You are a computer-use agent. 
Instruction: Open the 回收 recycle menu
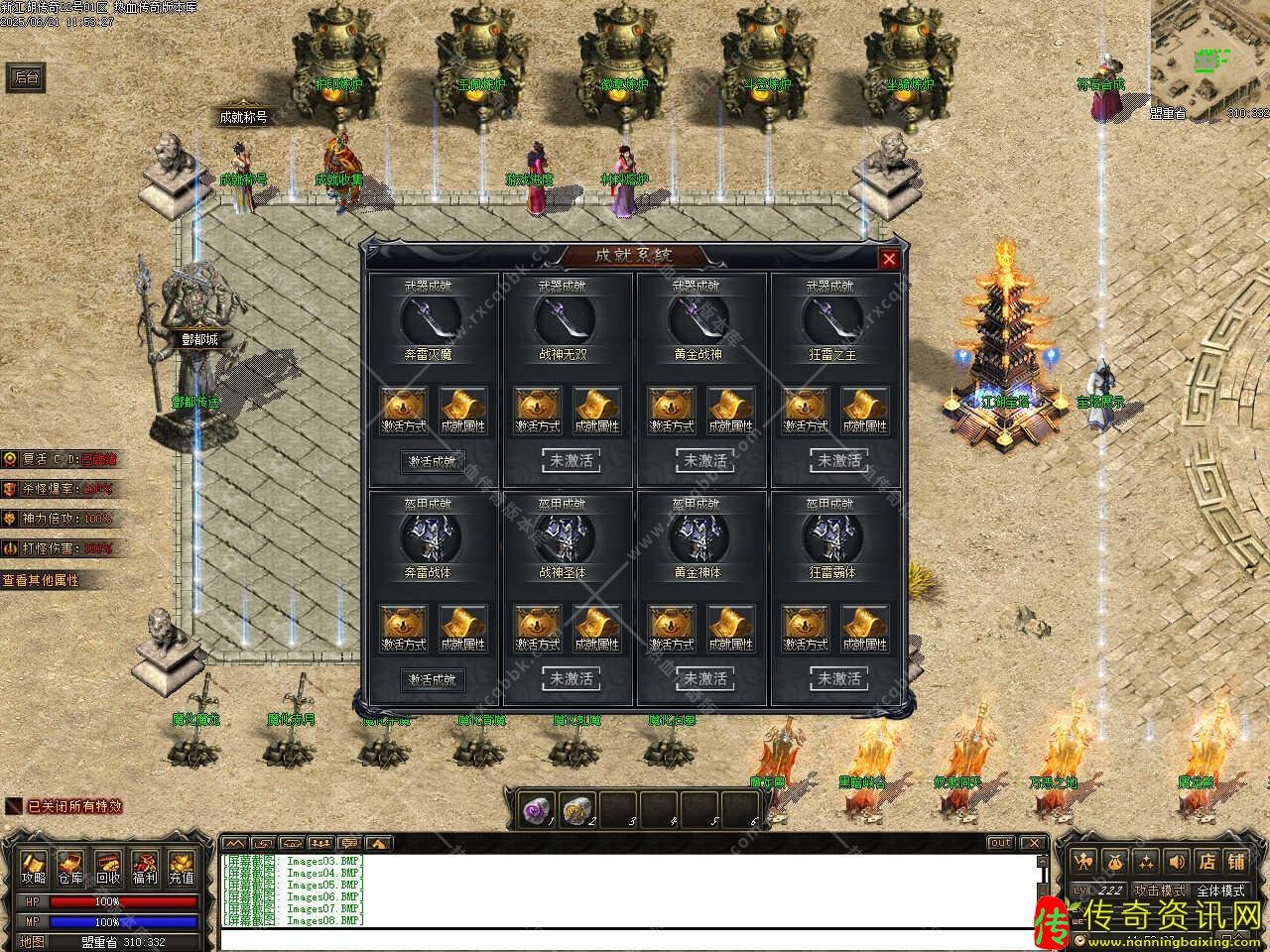coord(108,868)
